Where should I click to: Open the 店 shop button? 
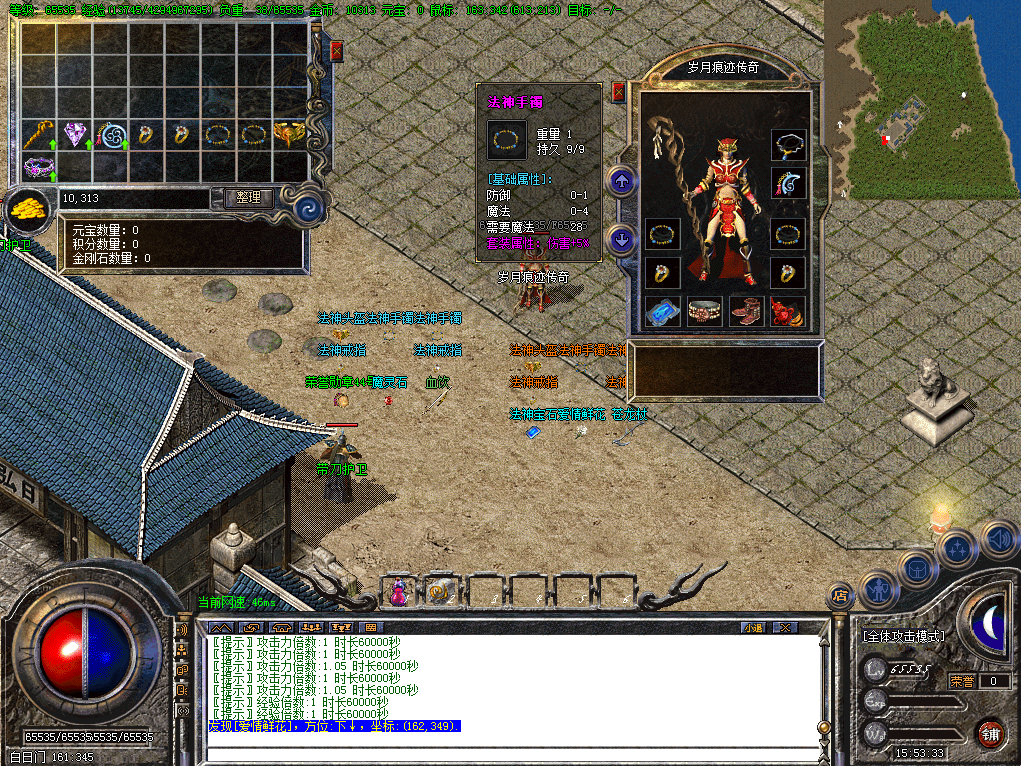840,597
